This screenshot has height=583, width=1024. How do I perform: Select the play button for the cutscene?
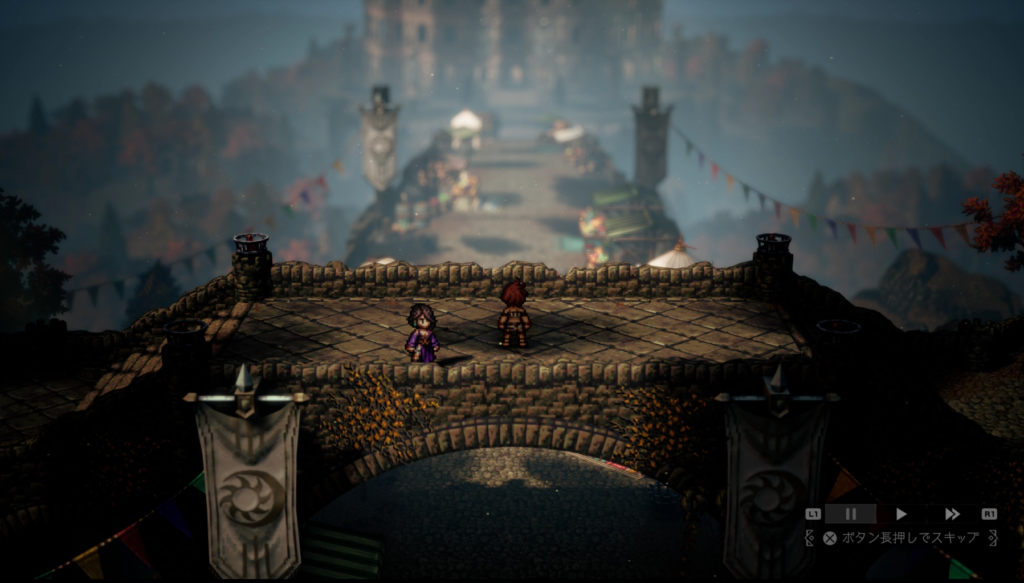[x=901, y=514]
